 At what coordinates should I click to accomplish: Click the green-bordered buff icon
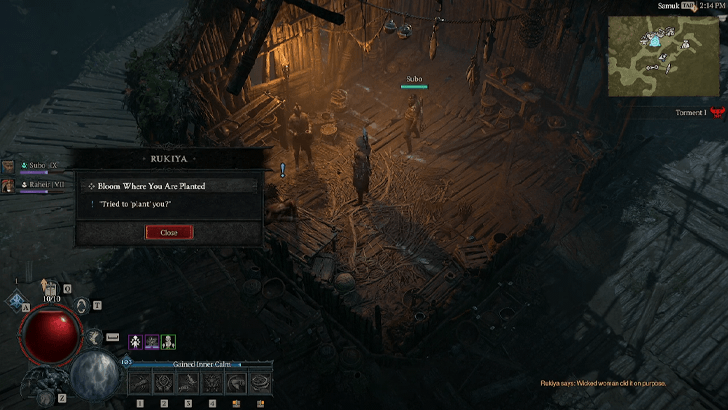pyautogui.click(x=168, y=341)
